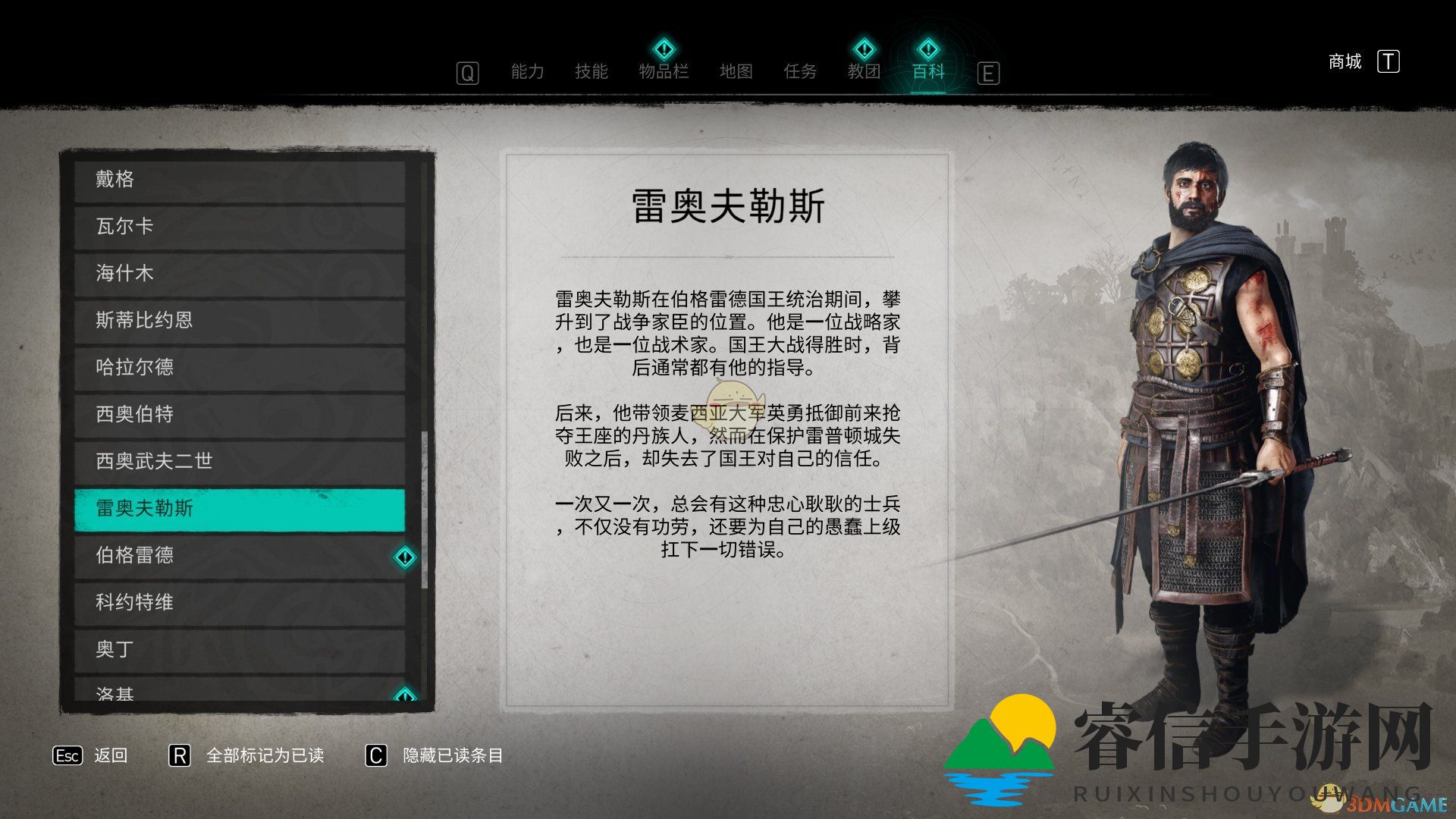Open the 伯格雷德 encyclopedia entry

[227, 556]
